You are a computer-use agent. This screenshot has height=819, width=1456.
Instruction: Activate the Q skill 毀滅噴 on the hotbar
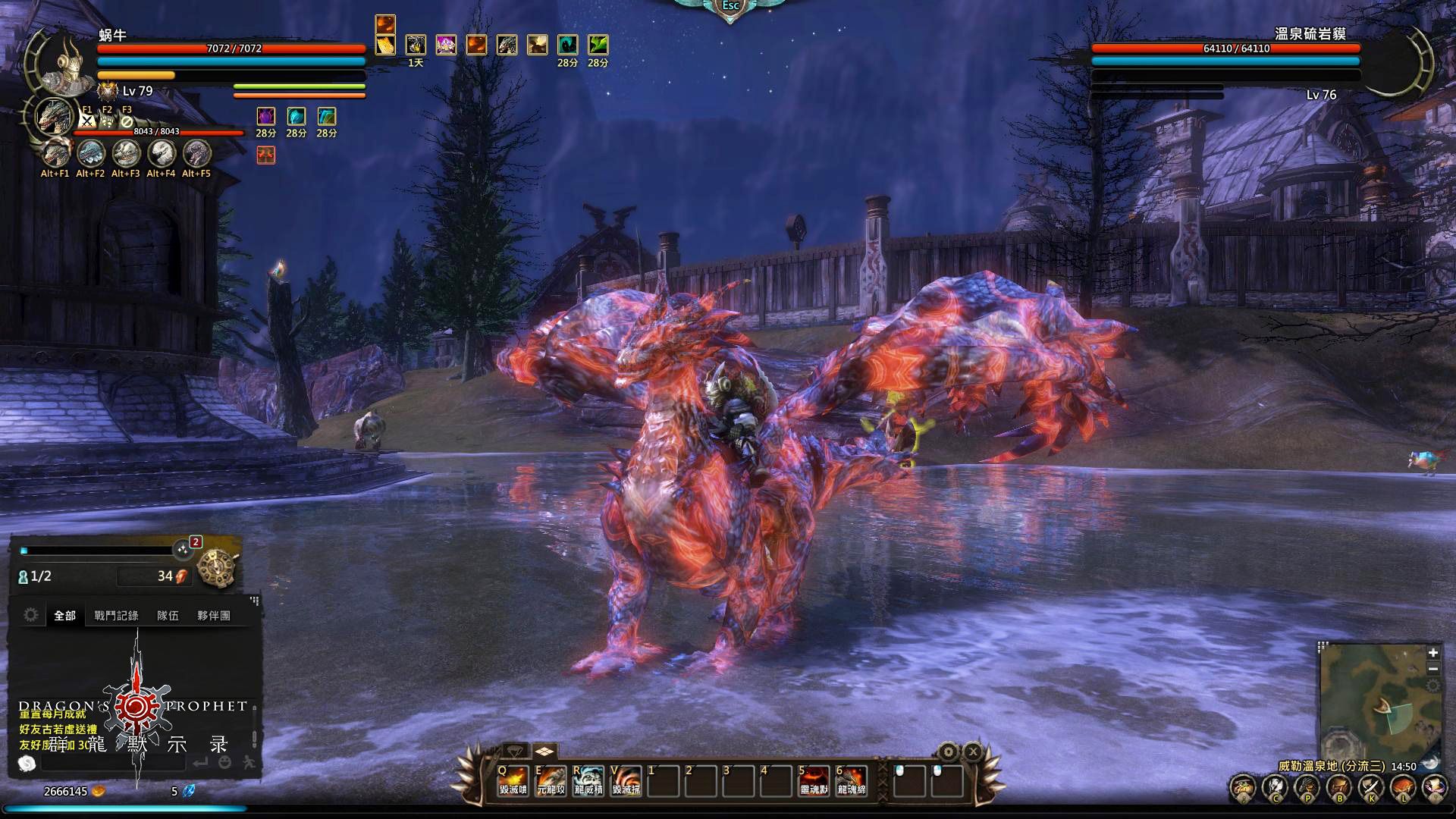513,780
